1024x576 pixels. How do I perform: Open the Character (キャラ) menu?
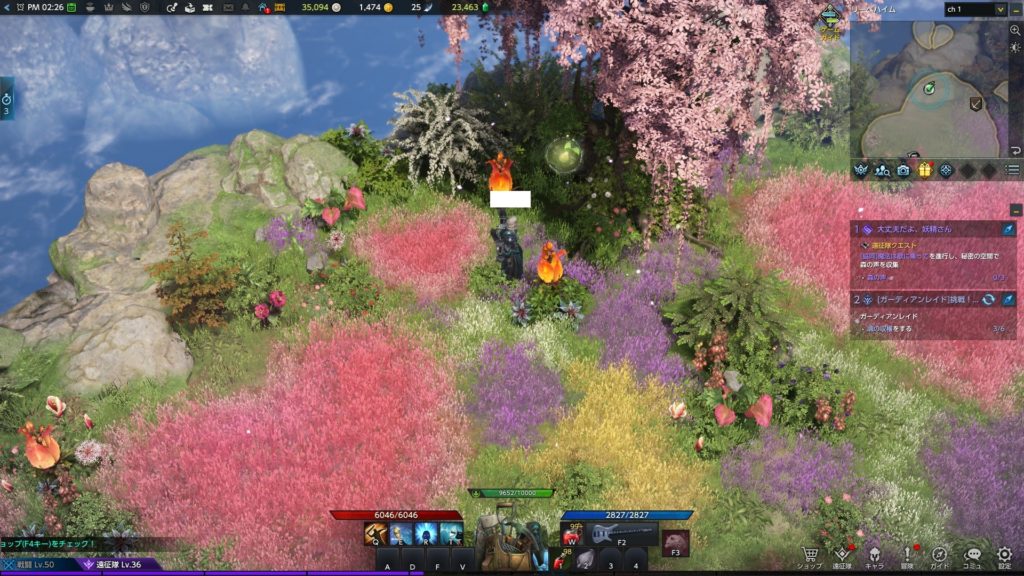[x=875, y=555]
